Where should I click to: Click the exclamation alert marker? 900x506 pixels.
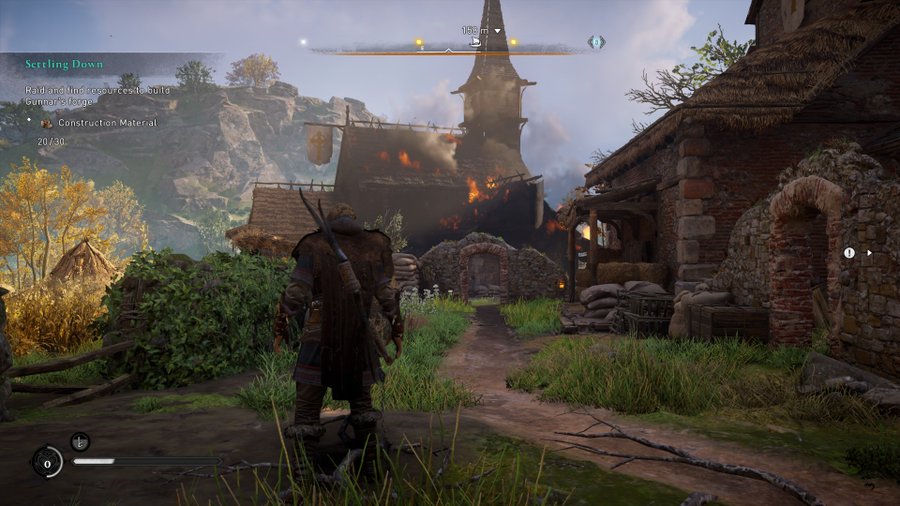[x=849, y=253]
